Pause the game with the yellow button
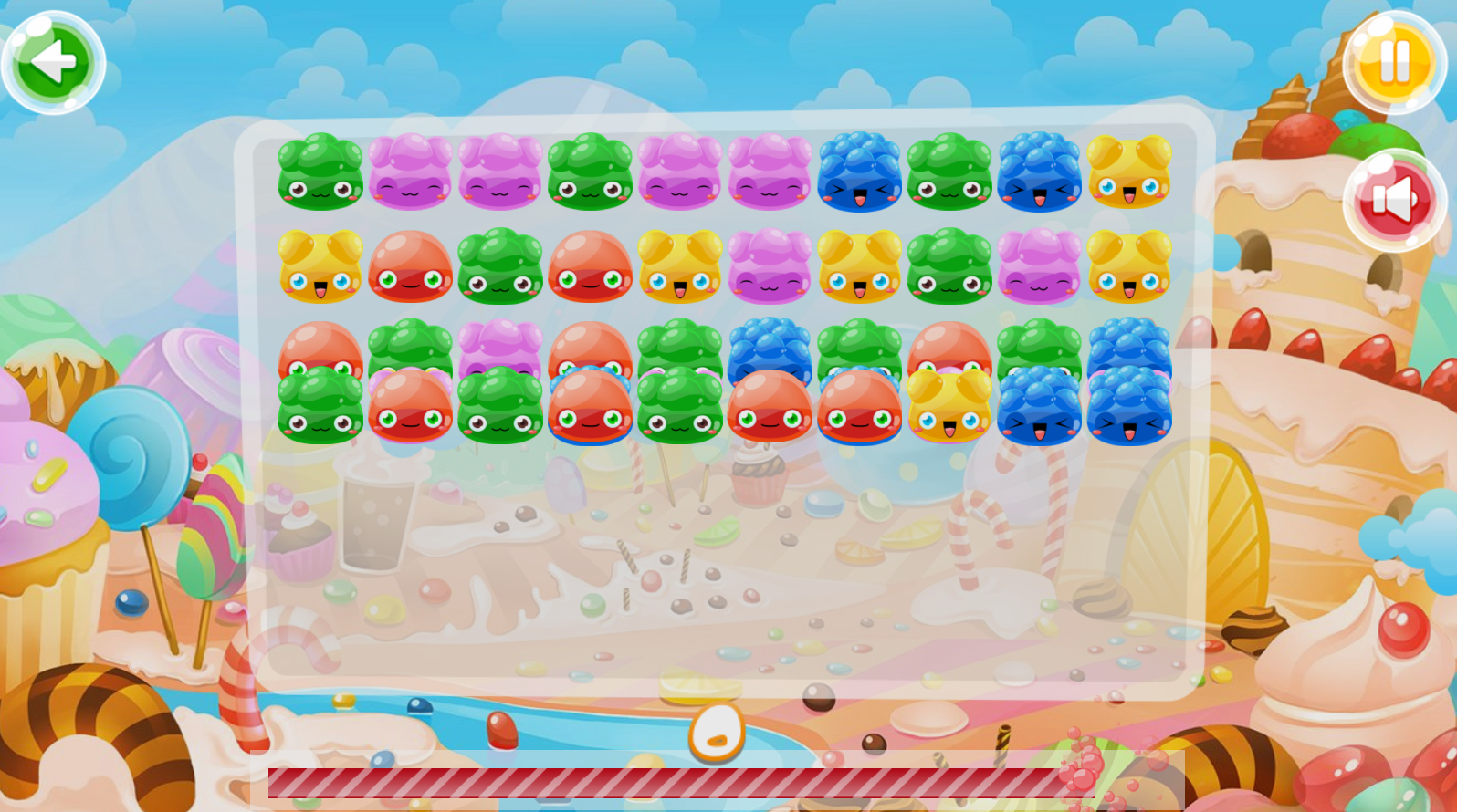Image resolution: width=1457 pixels, height=812 pixels. (1394, 62)
